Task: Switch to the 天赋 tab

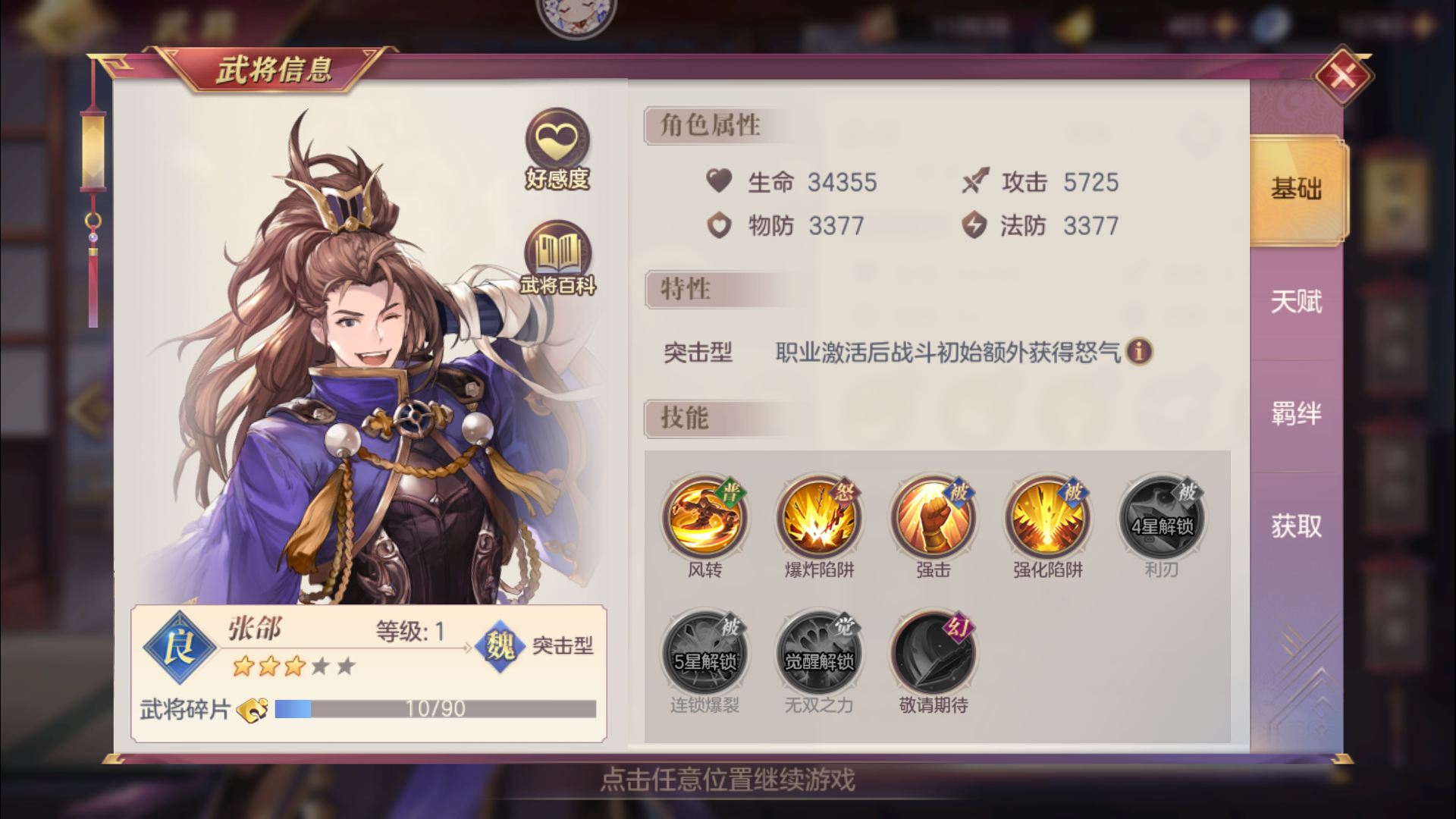Action: 1297,302
